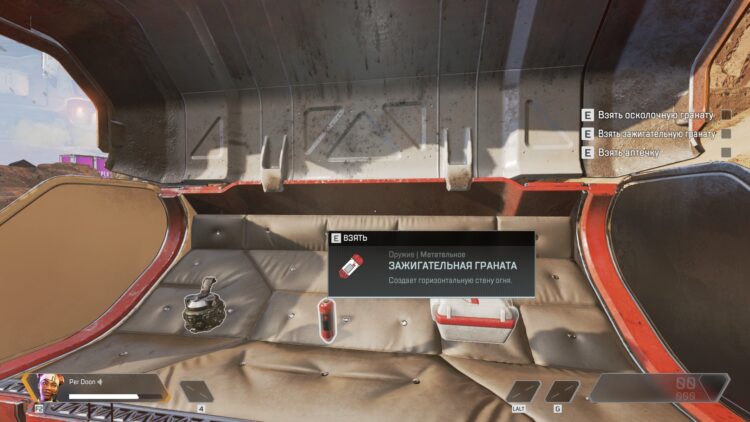
Task: Open the grenade slot labeled G
Action: point(562,391)
